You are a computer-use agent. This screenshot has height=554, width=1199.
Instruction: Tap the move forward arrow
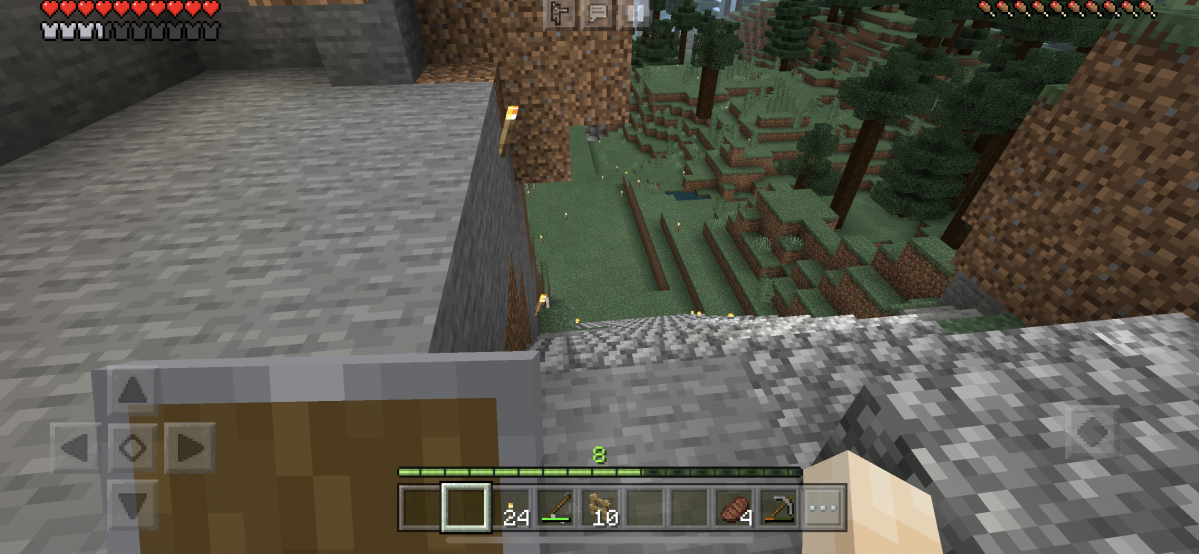[133, 390]
